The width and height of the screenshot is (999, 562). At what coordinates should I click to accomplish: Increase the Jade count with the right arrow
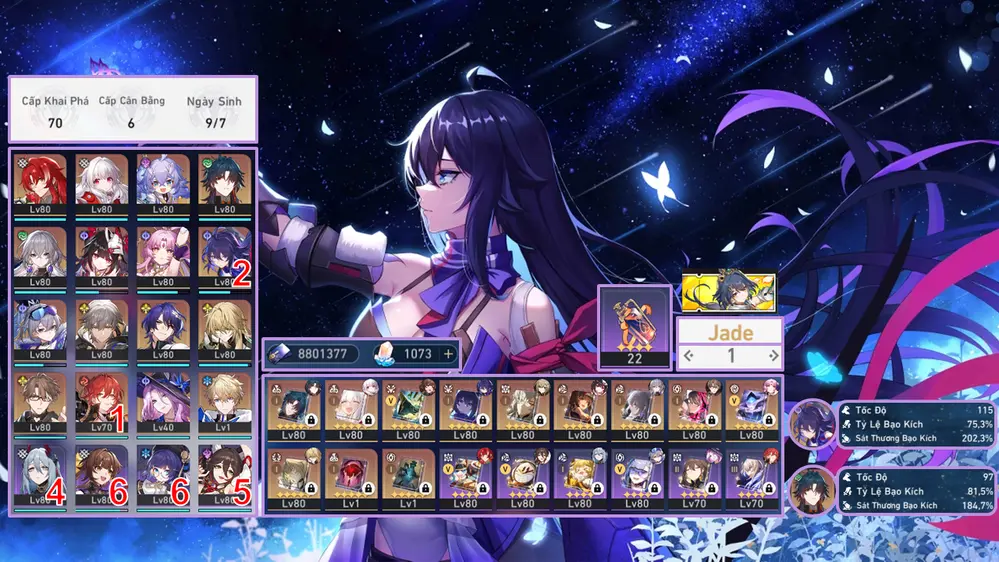coord(773,355)
